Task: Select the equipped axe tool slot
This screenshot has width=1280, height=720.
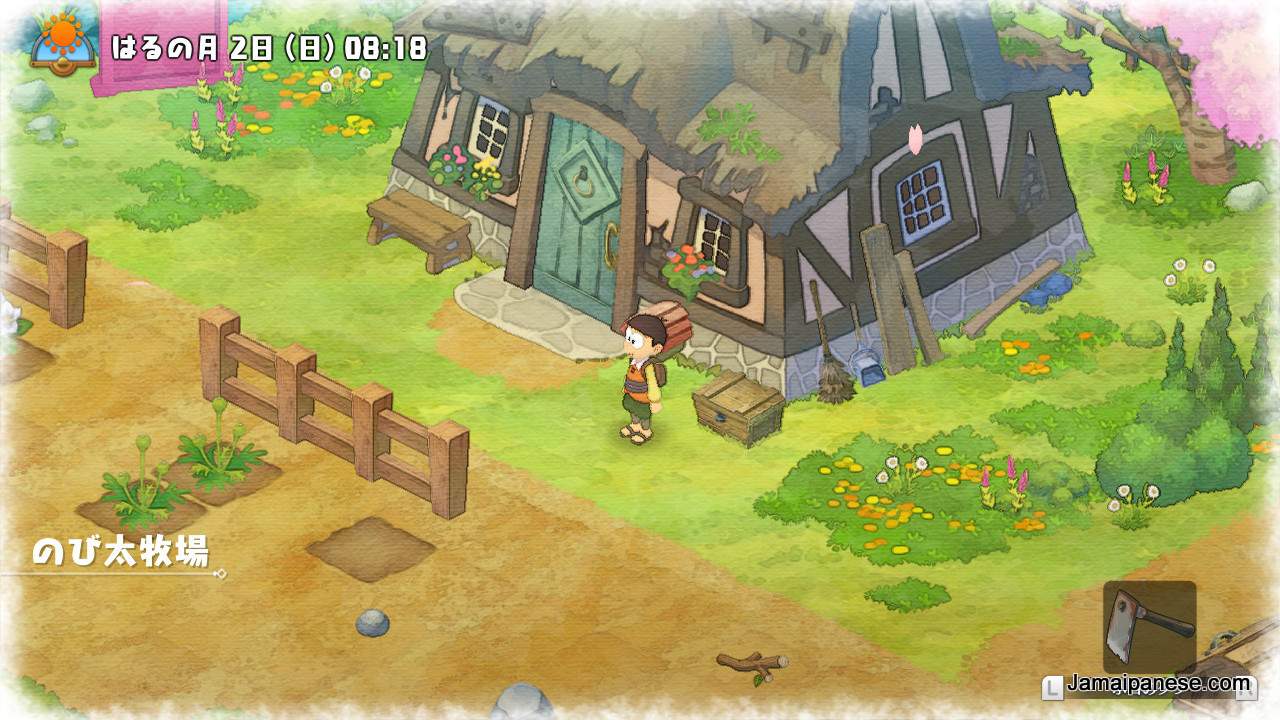Action: coord(1149,626)
